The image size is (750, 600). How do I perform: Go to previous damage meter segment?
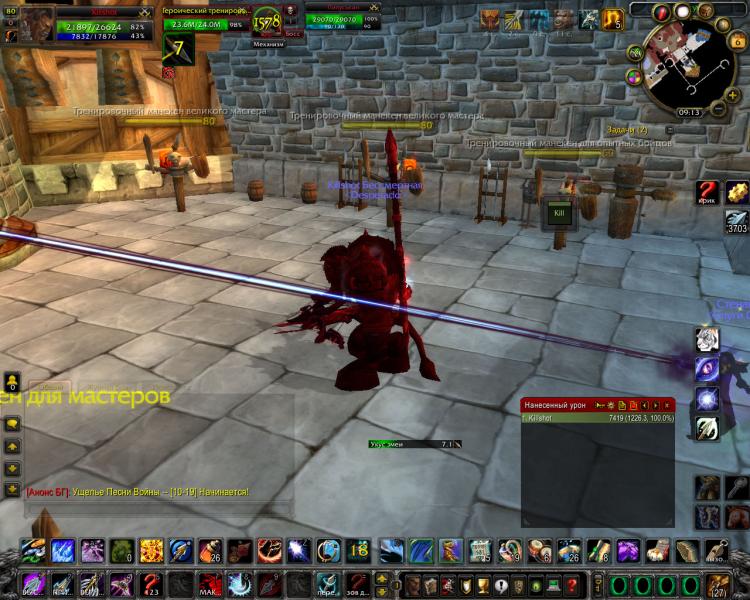tap(644, 404)
